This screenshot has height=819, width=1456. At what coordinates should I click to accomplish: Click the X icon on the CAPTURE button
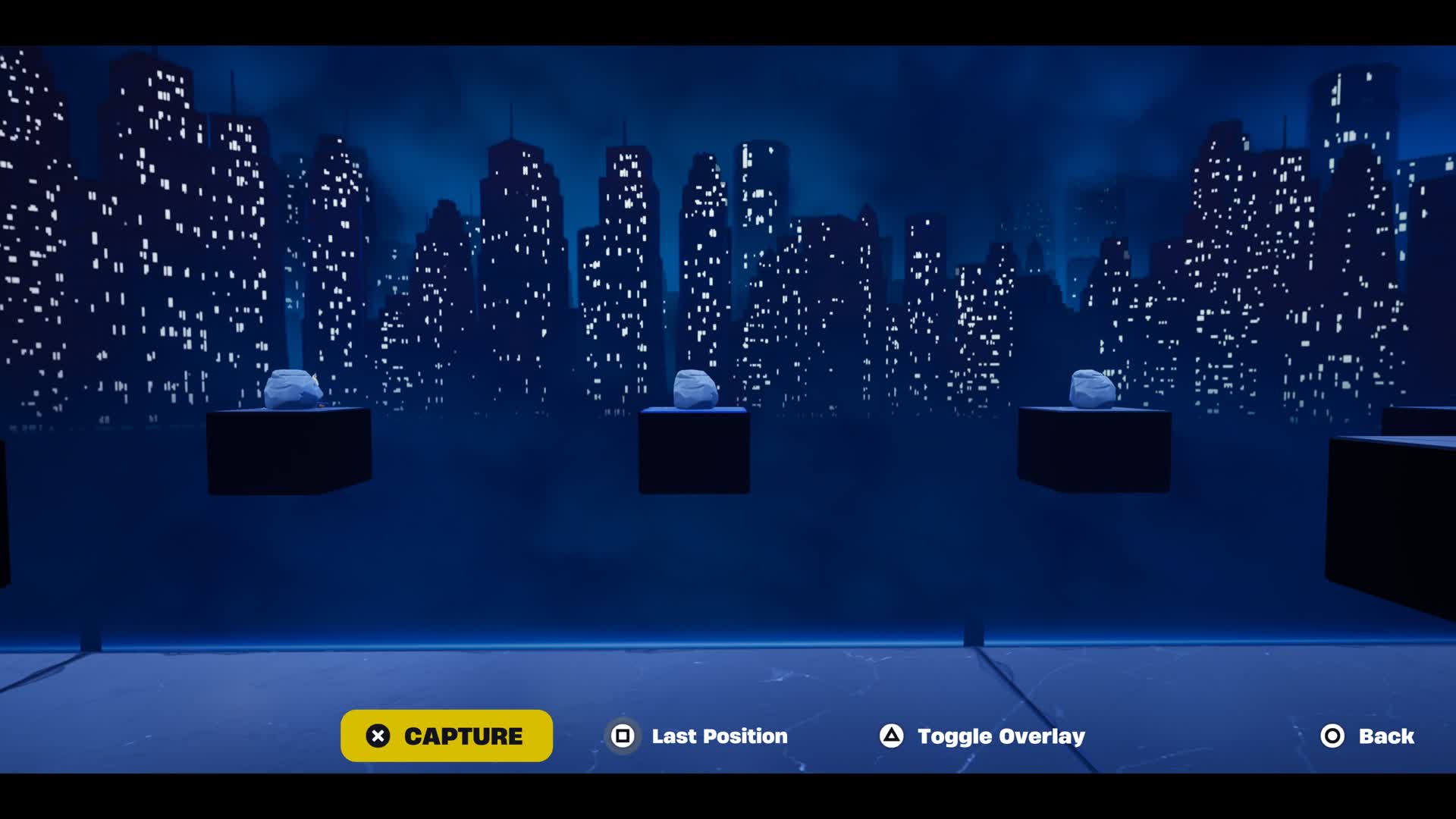click(377, 736)
